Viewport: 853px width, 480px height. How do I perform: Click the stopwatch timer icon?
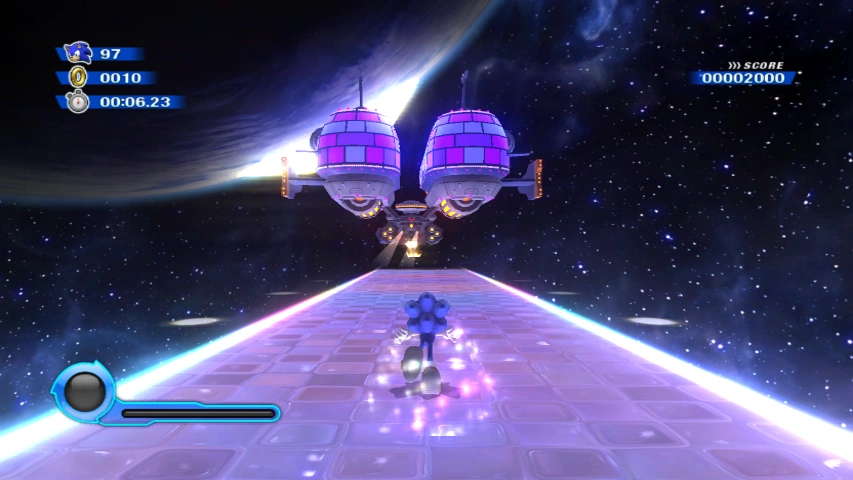[78, 101]
